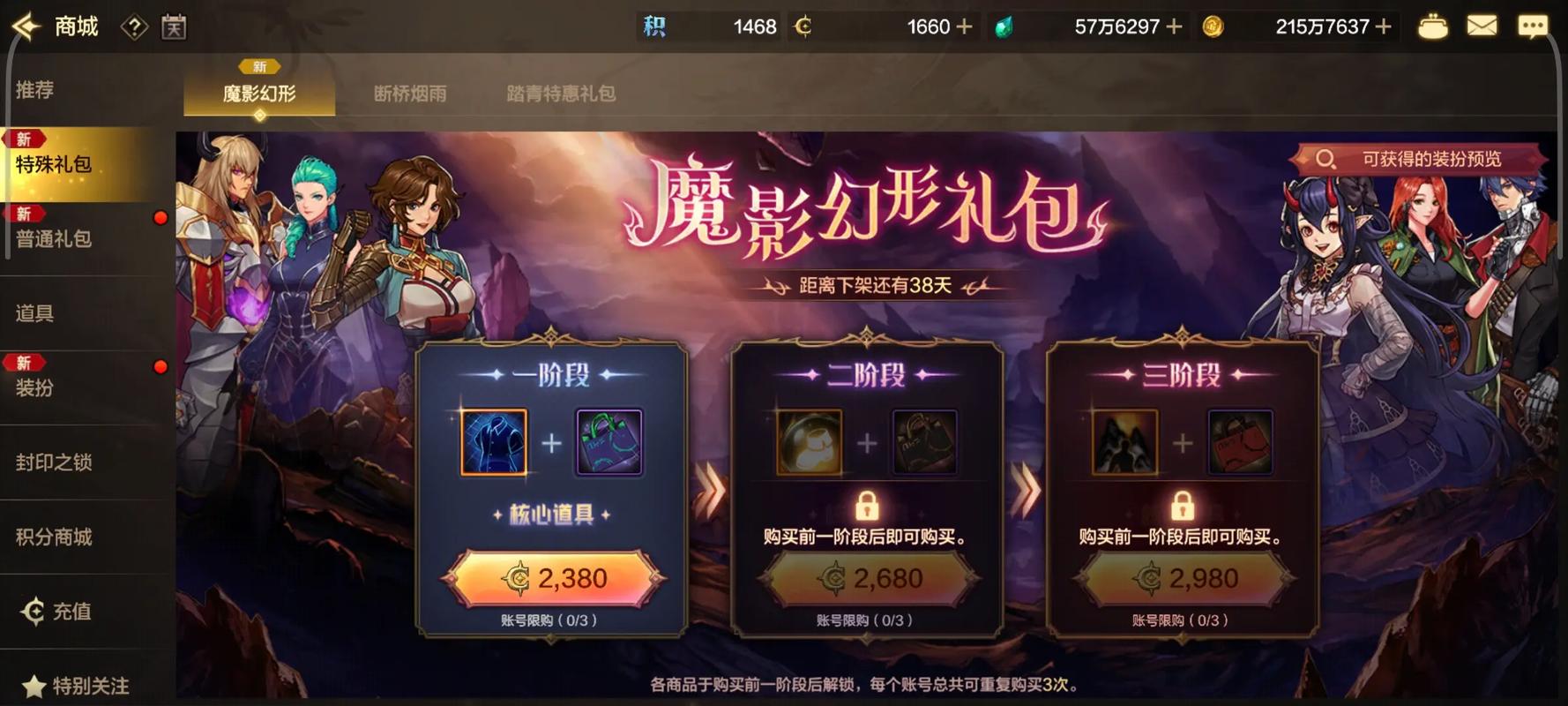Click the lock icon on stage two
The height and width of the screenshot is (706, 1568).
(x=867, y=507)
